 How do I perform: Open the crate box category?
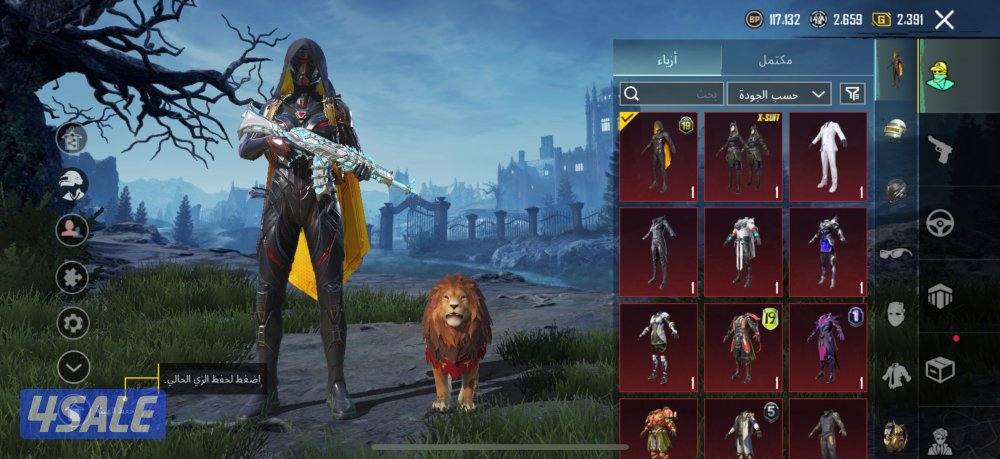click(939, 369)
